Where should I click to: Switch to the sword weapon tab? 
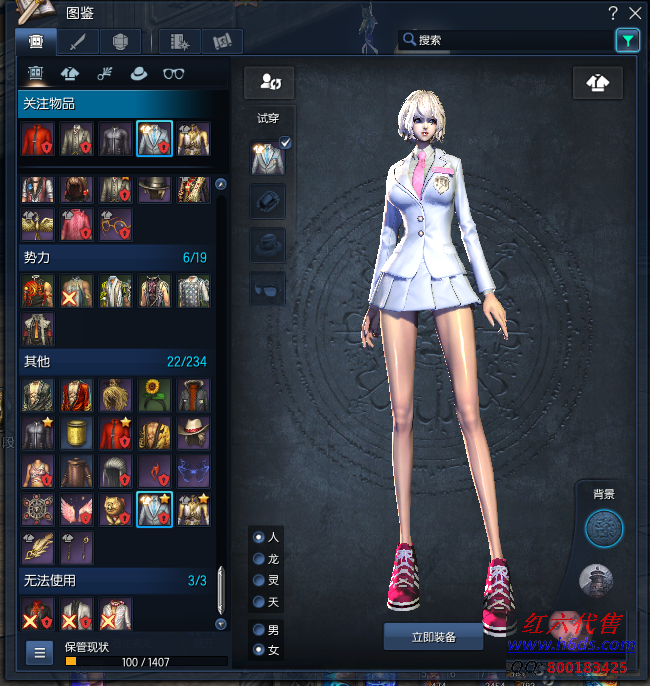[77, 42]
